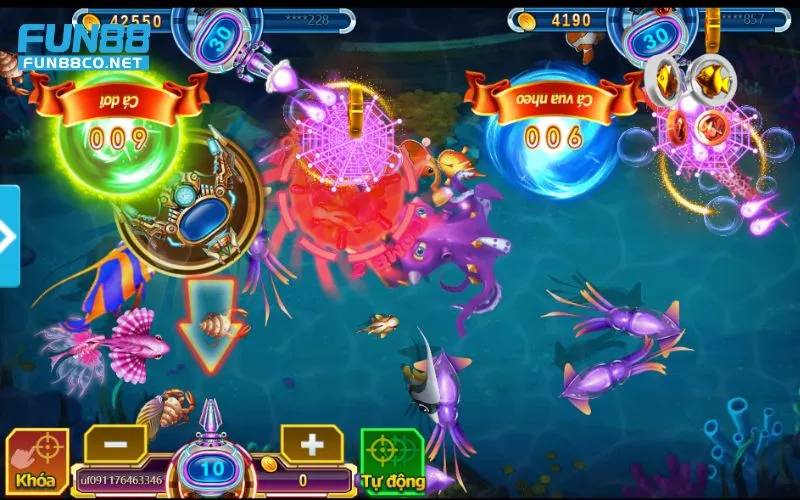Click the FUN88 logo watermark
The image size is (800, 500).
pyautogui.click(x=84, y=45)
